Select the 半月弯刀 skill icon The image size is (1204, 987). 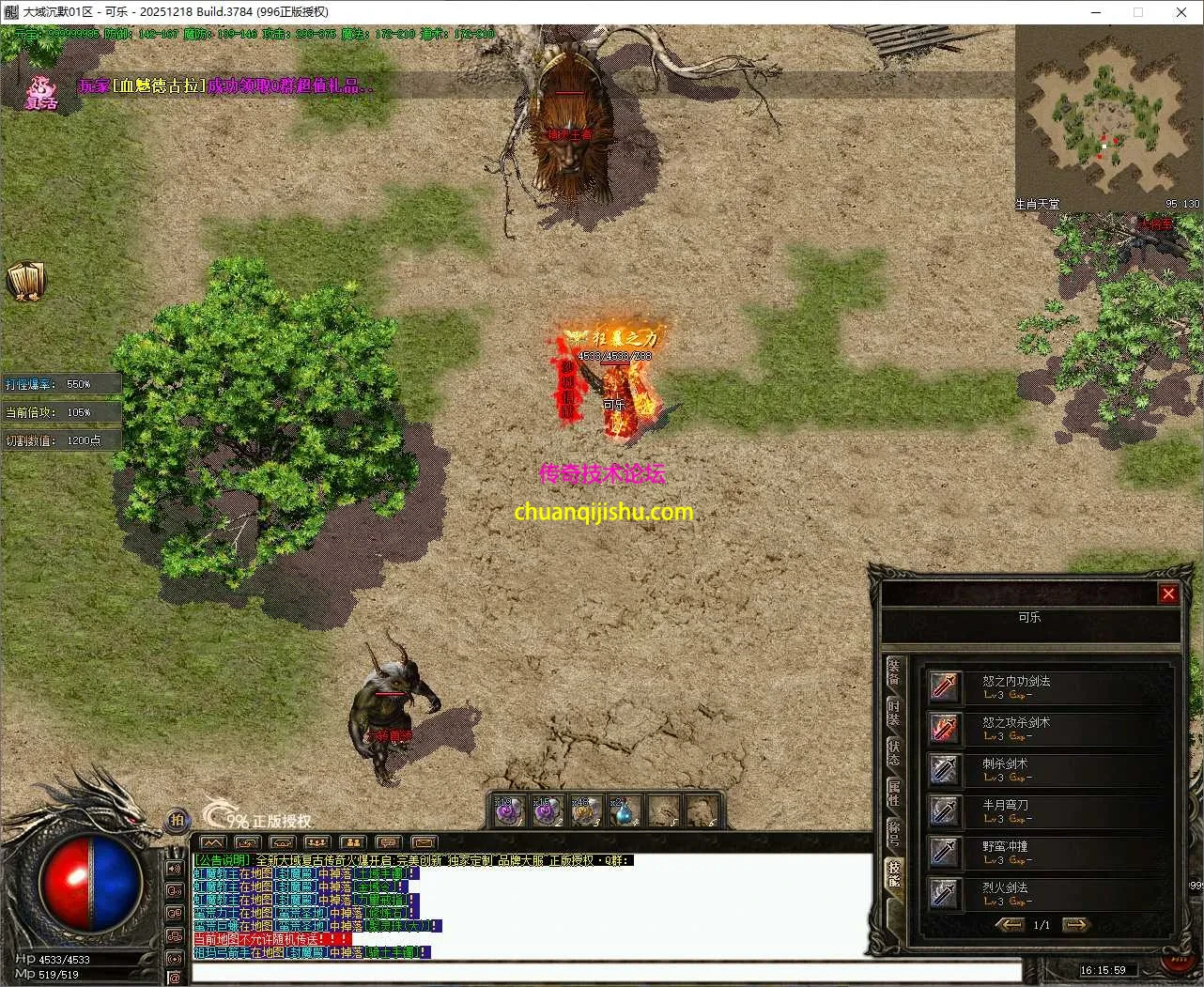(945, 810)
